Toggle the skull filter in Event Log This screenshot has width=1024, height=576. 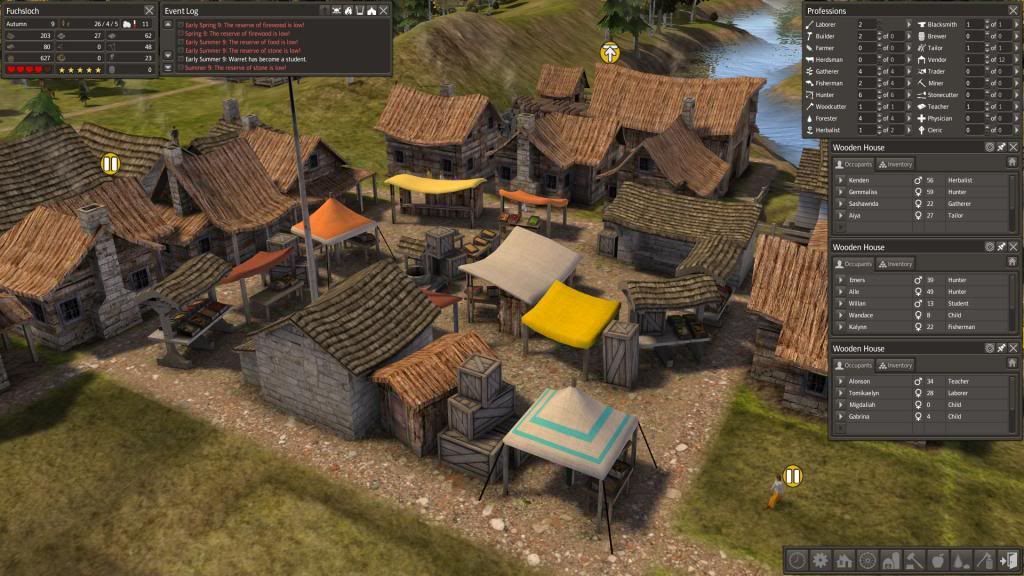point(337,10)
